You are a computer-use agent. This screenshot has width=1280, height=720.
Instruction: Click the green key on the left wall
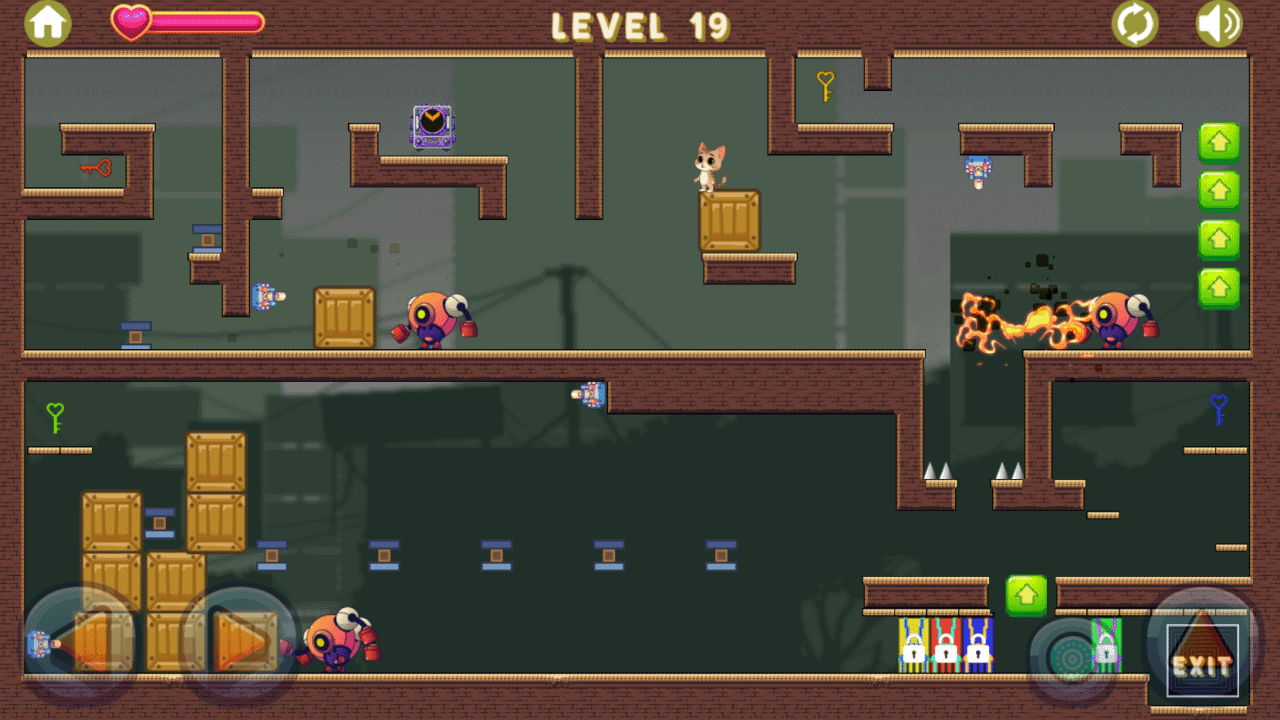(53, 417)
